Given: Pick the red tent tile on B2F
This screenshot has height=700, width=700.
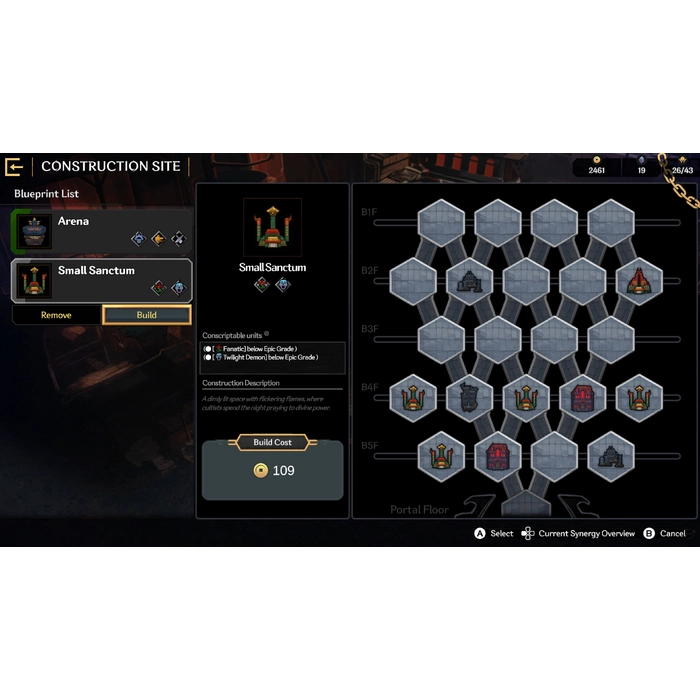Looking at the screenshot, I should point(639,282).
